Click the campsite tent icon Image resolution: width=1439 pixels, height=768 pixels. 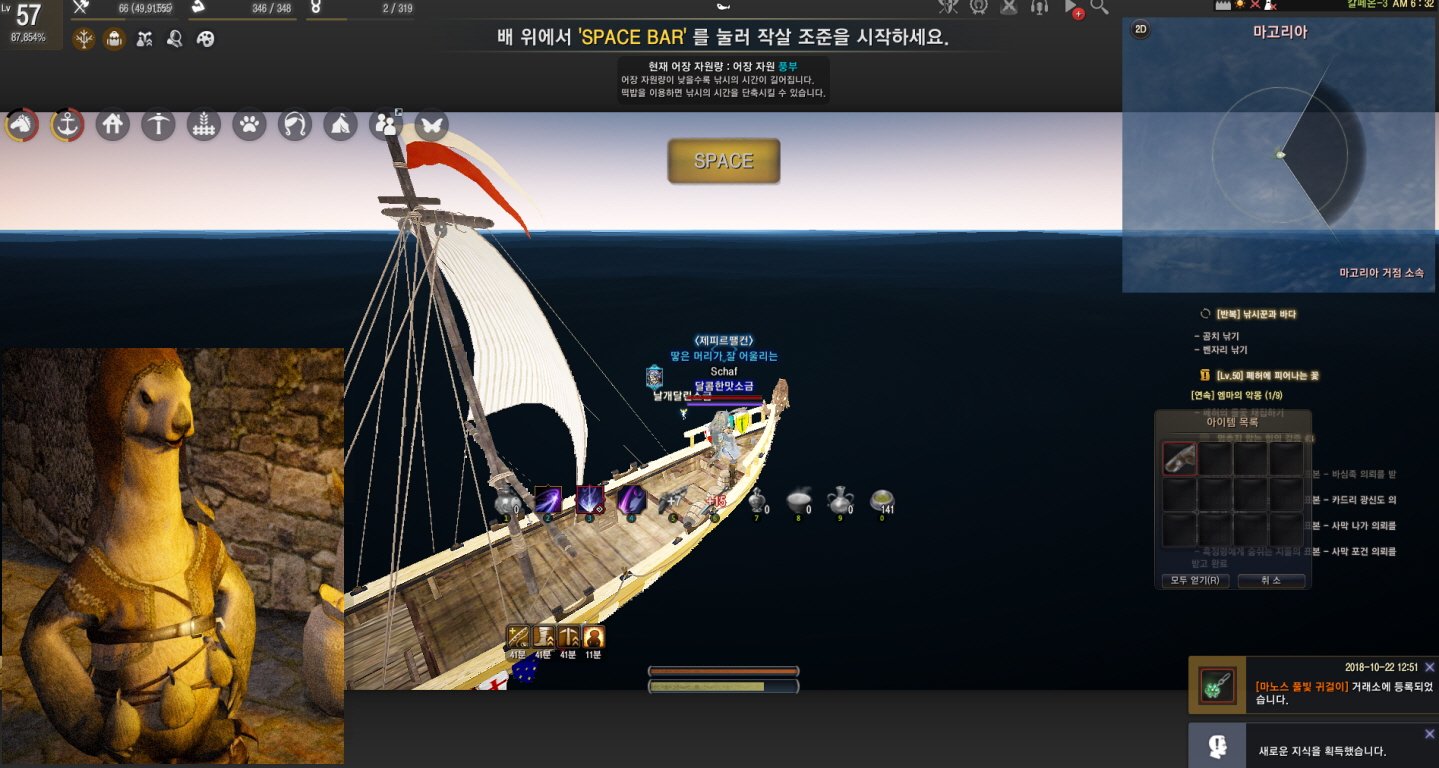[339, 124]
